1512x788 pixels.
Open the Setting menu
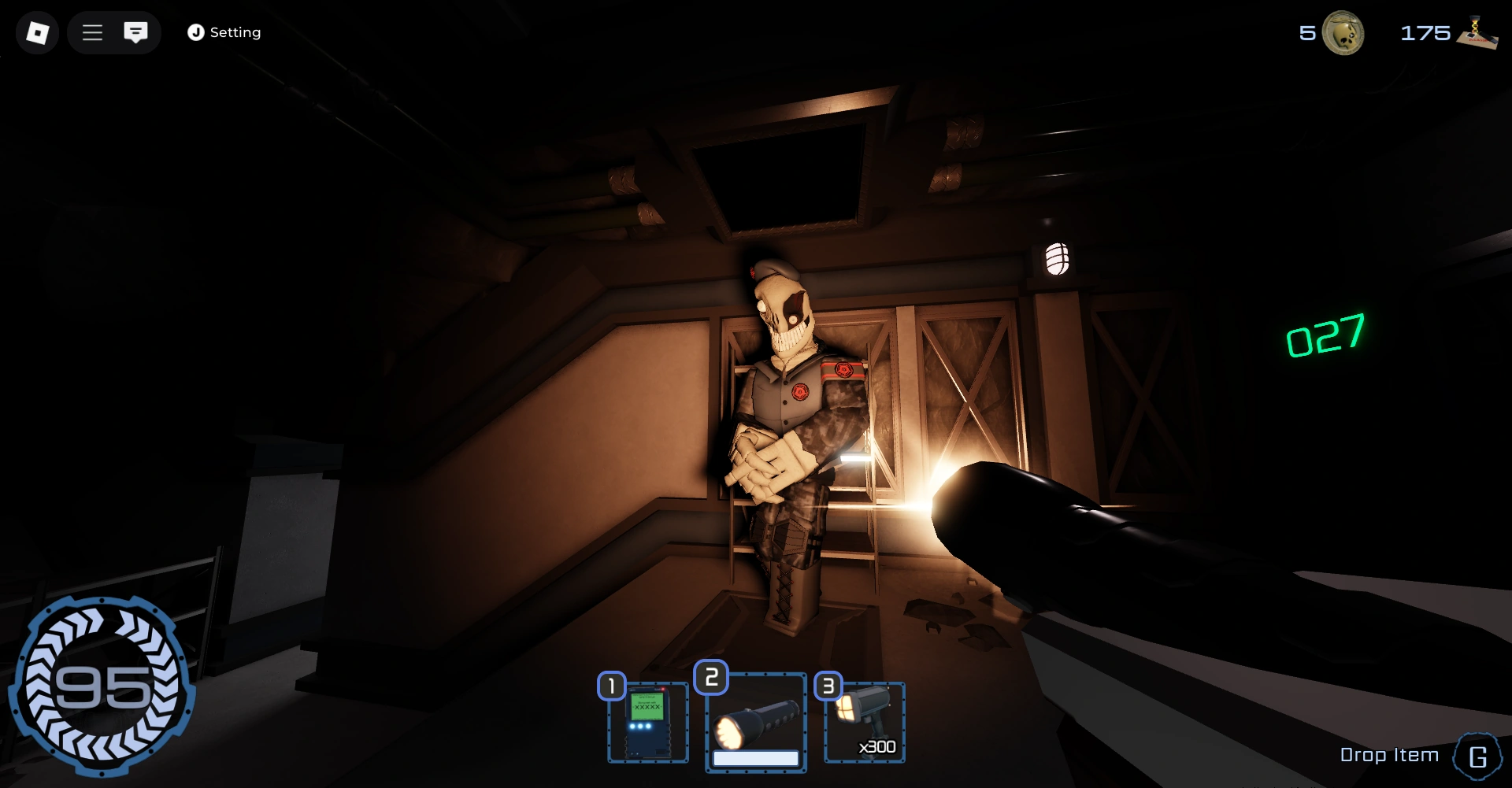pos(234,32)
